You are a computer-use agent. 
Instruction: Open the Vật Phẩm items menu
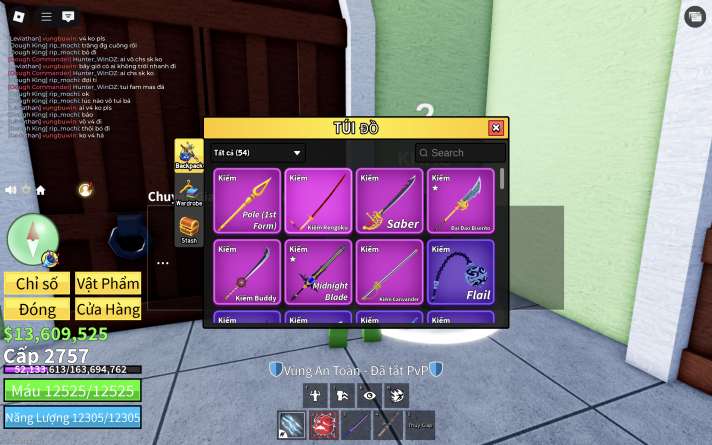pyautogui.click(x=107, y=283)
